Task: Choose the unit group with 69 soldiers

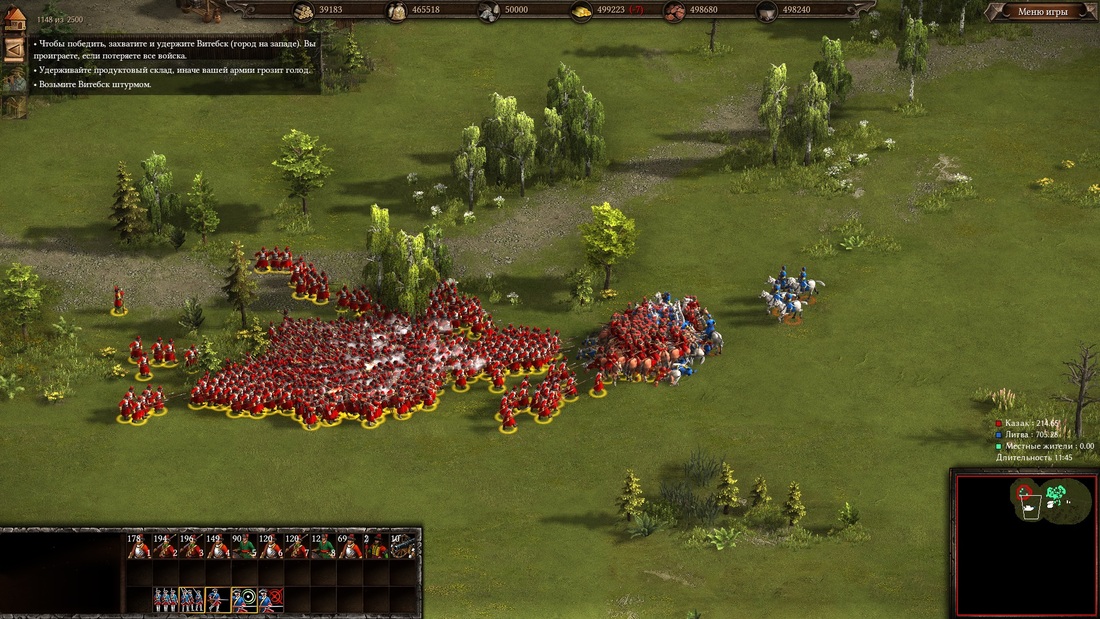Action: coord(349,546)
